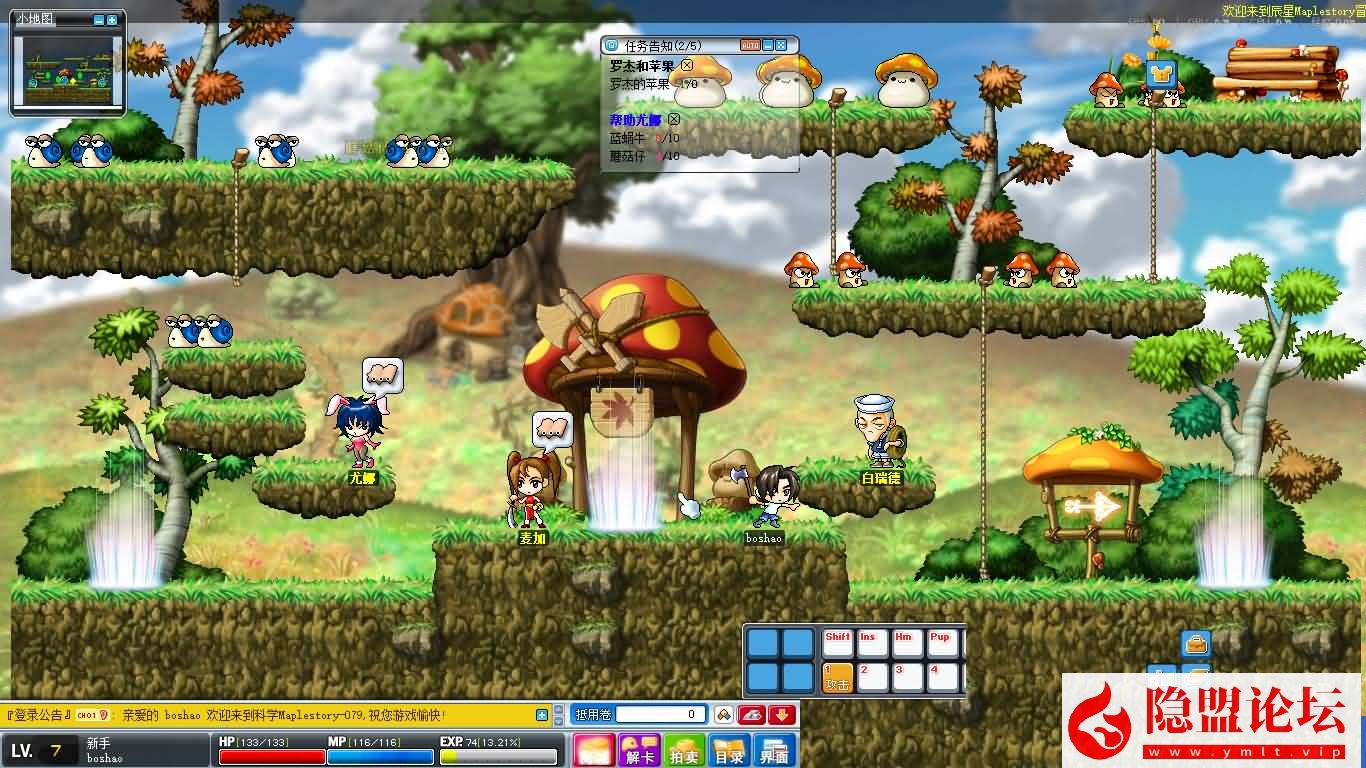This screenshot has width=1366, height=768.
Task: Open the 界面 interface menu
Action: [775, 751]
